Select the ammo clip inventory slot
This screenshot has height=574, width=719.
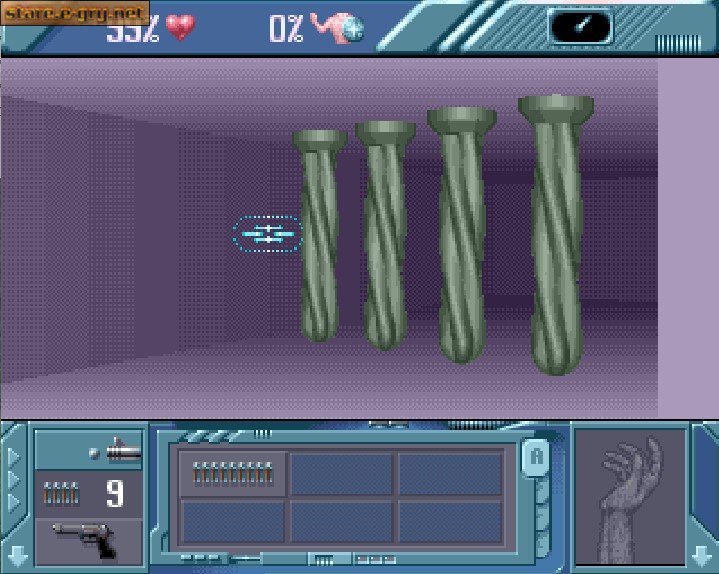pos(233,473)
